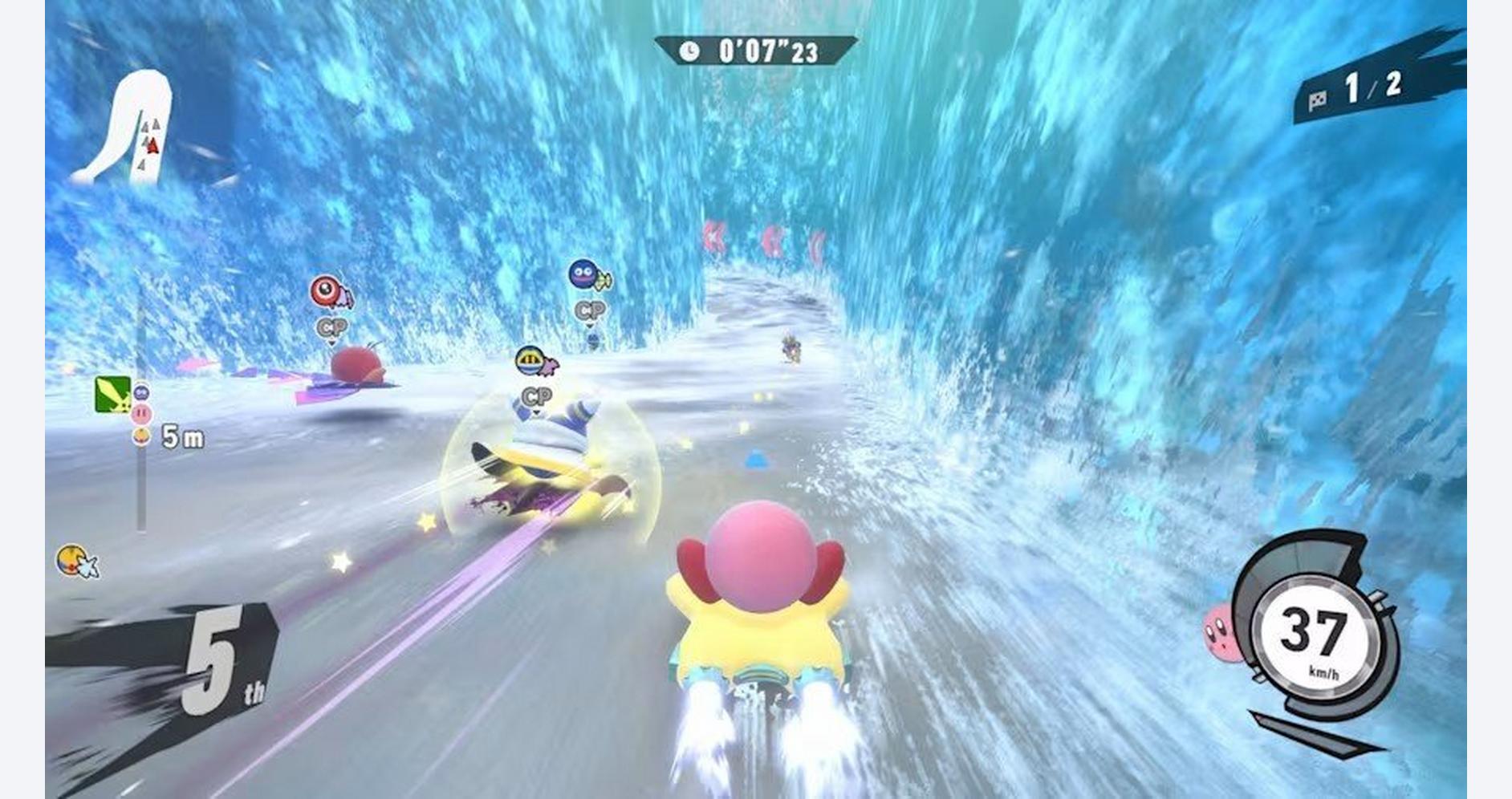Click the 37 km/h speedometer gauge
This screenshot has width=1512, height=799.
click(1311, 634)
